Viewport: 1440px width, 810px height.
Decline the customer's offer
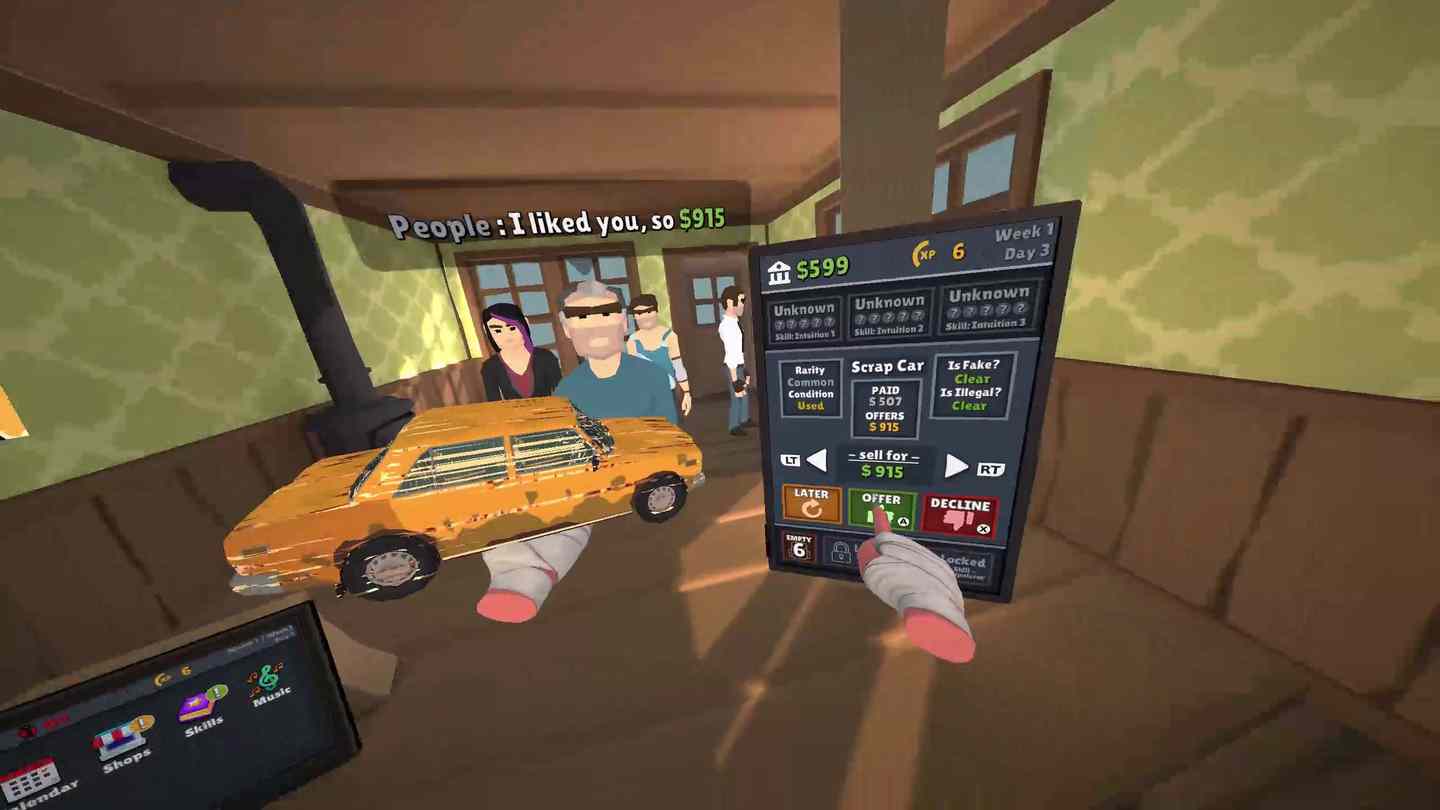959,514
